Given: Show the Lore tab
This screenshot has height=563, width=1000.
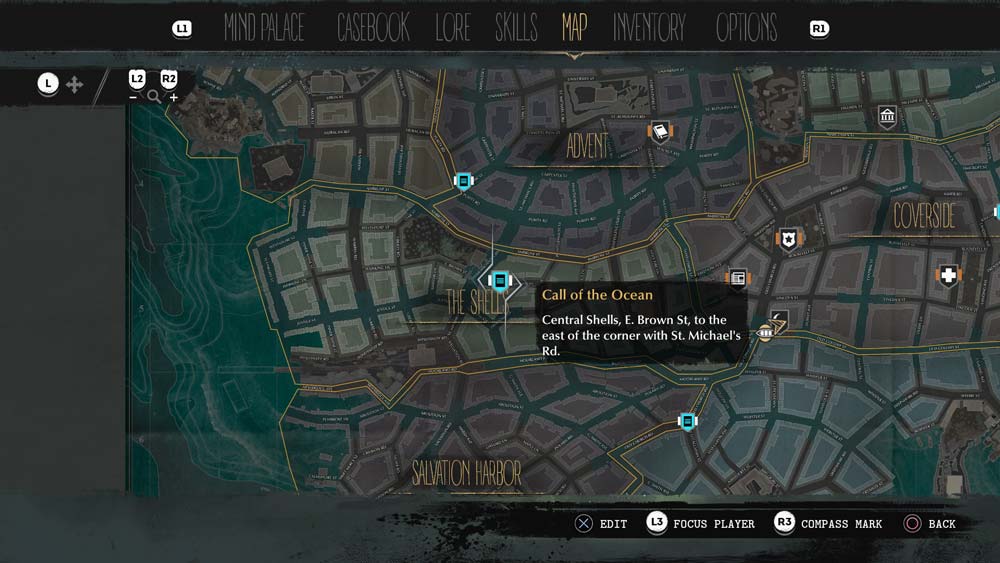Looking at the screenshot, I should (x=452, y=28).
